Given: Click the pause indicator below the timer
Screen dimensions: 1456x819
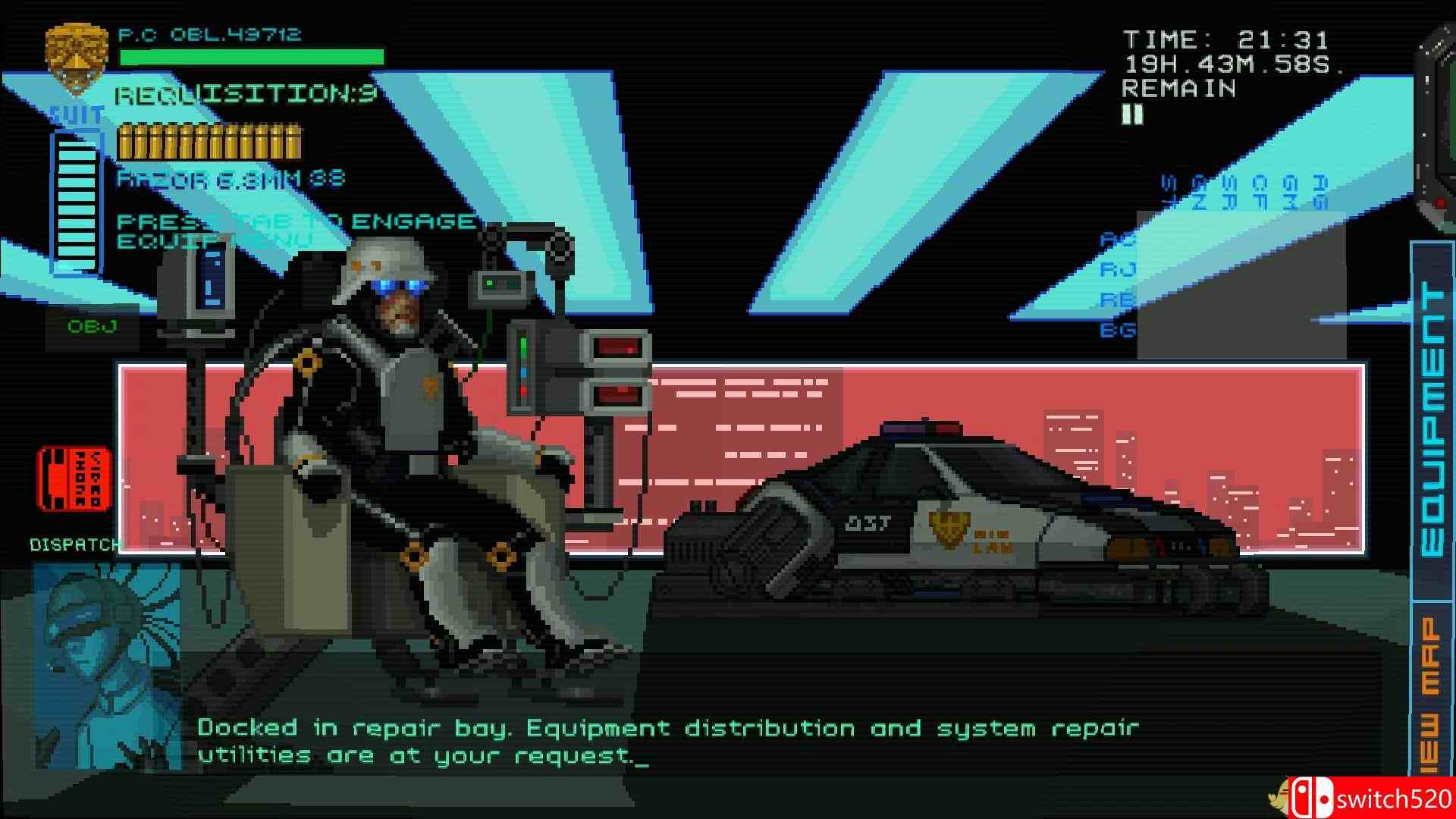Looking at the screenshot, I should click(1134, 114).
